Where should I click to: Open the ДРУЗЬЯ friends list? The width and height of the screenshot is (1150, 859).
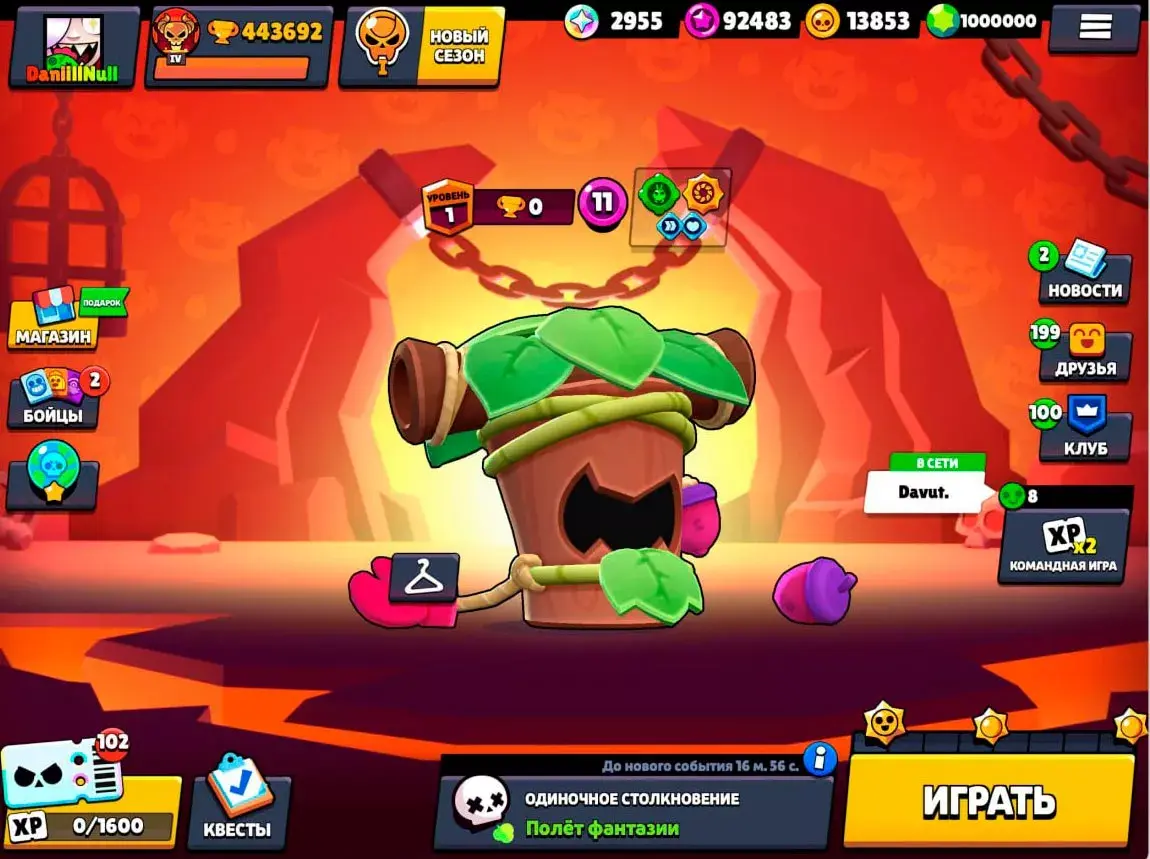click(x=1084, y=352)
